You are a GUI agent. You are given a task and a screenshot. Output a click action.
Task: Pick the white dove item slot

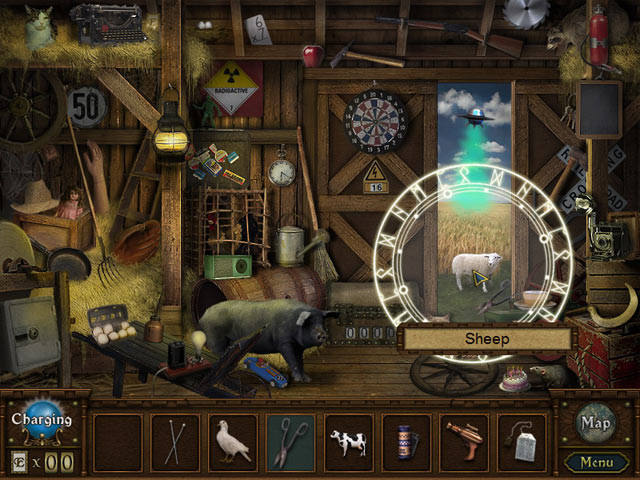coord(233,442)
